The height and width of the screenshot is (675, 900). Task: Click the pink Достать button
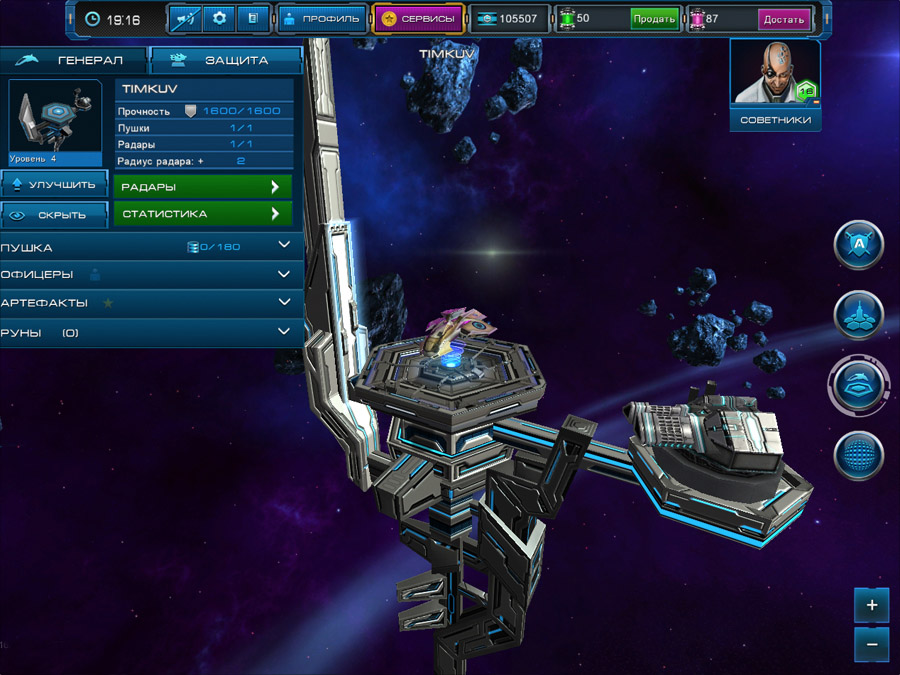click(783, 19)
